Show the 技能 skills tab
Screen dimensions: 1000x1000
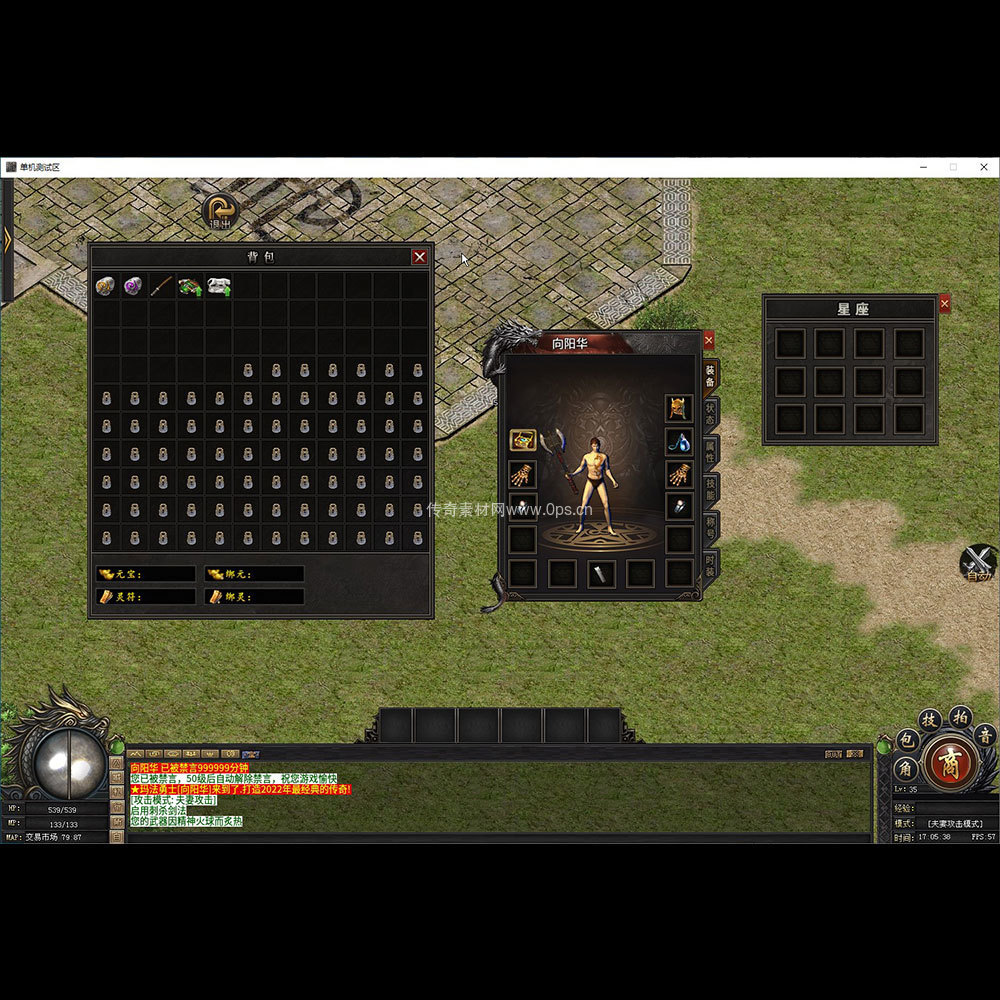(710, 488)
